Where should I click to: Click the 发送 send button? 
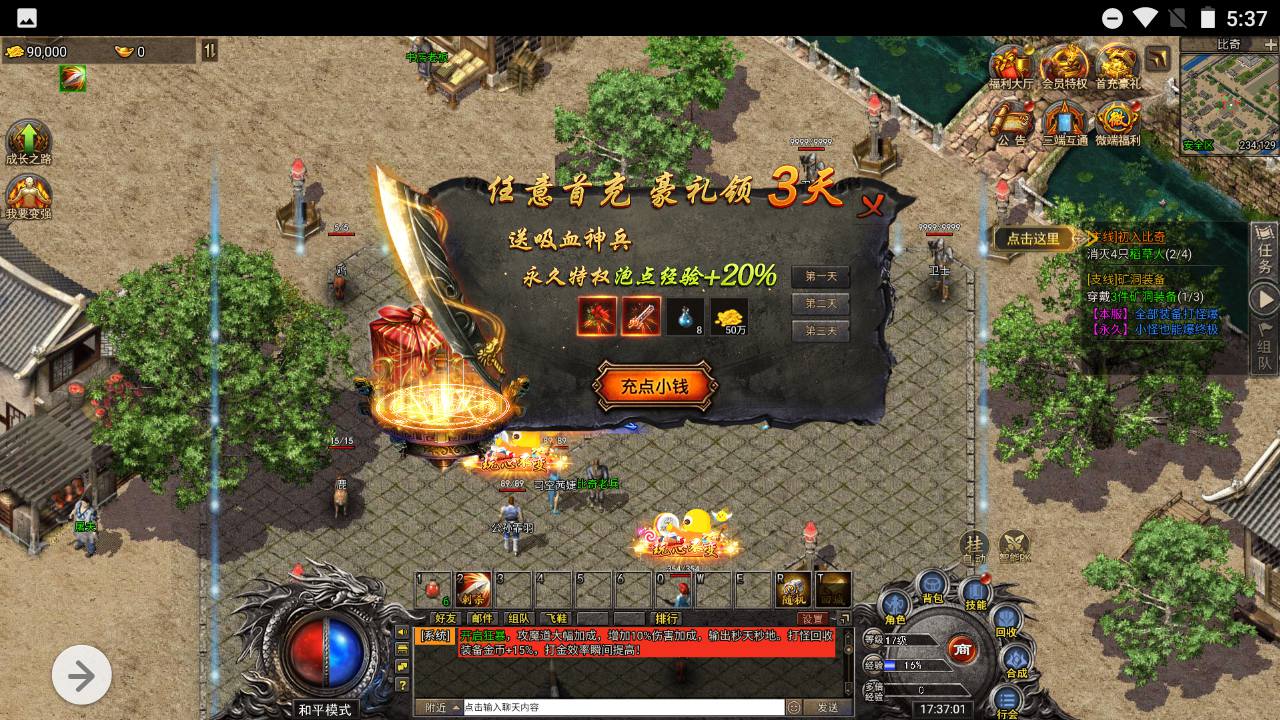point(827,707)
